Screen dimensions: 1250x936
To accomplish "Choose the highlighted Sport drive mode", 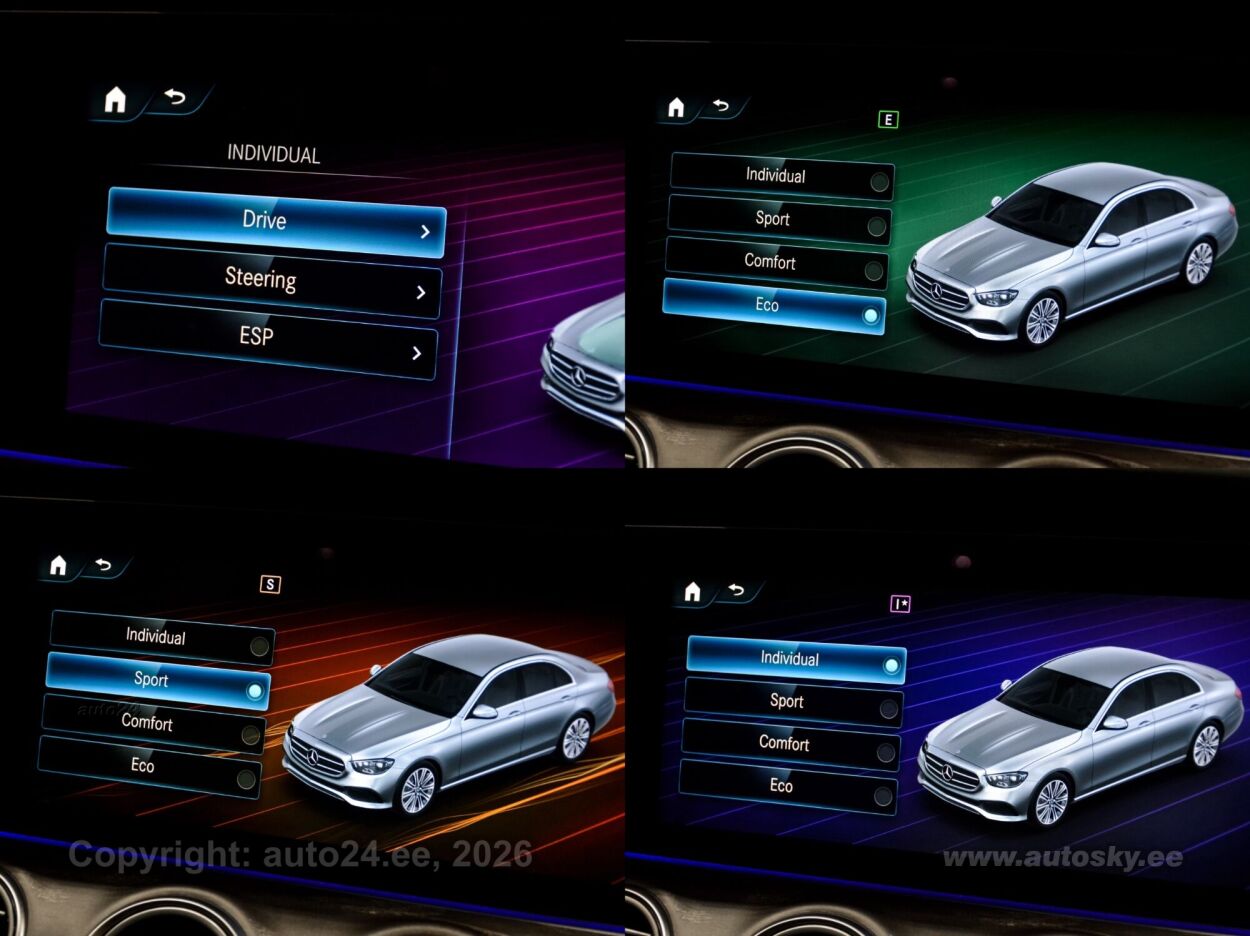I will (158, 681).
